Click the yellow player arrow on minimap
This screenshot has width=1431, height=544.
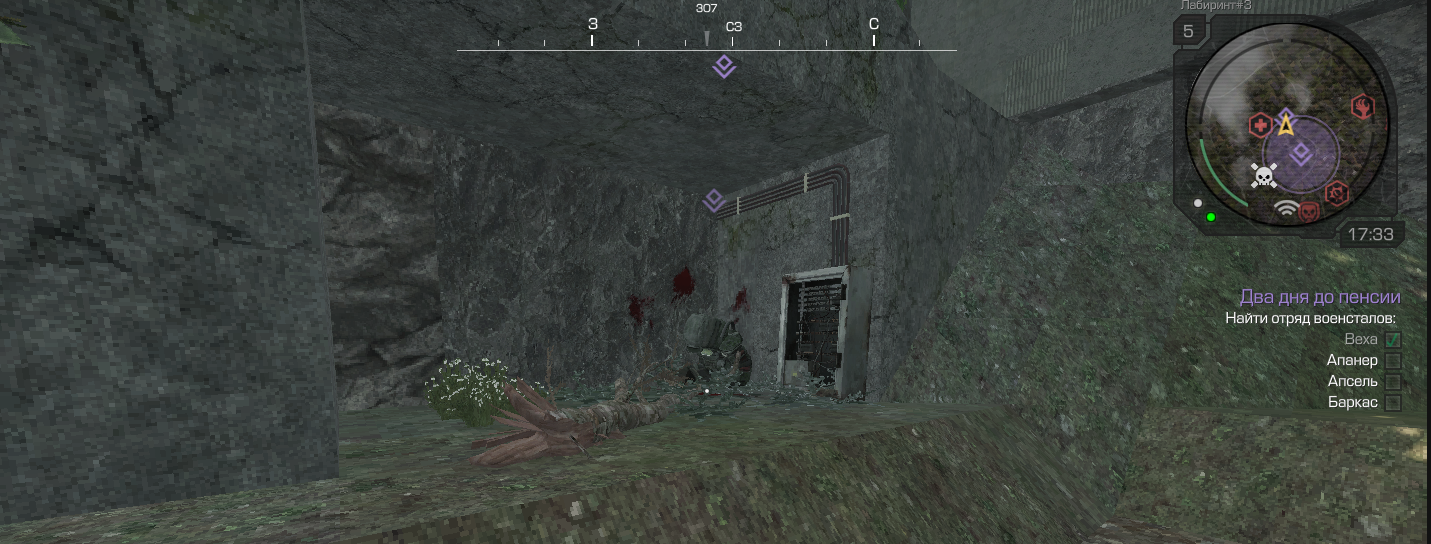[1286, 127]
